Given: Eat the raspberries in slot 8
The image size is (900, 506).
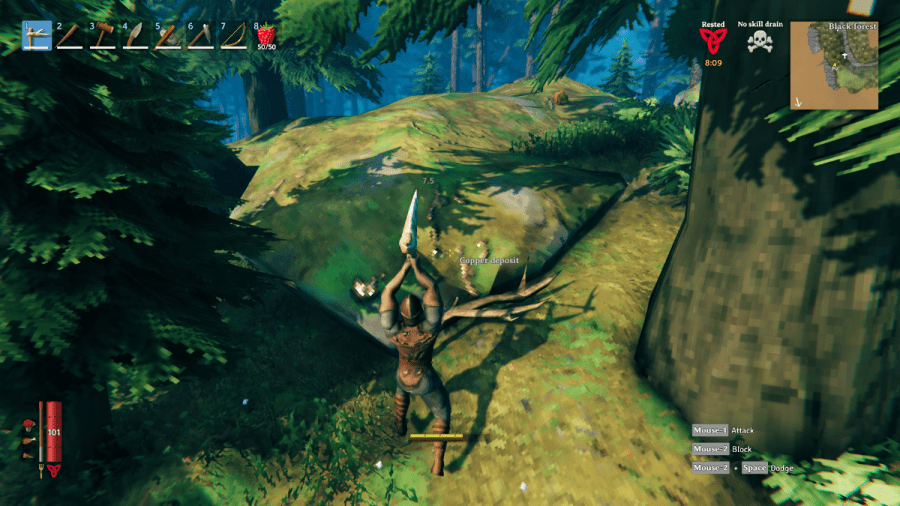Looking at the screenshot, I should (x=266, y=36).
